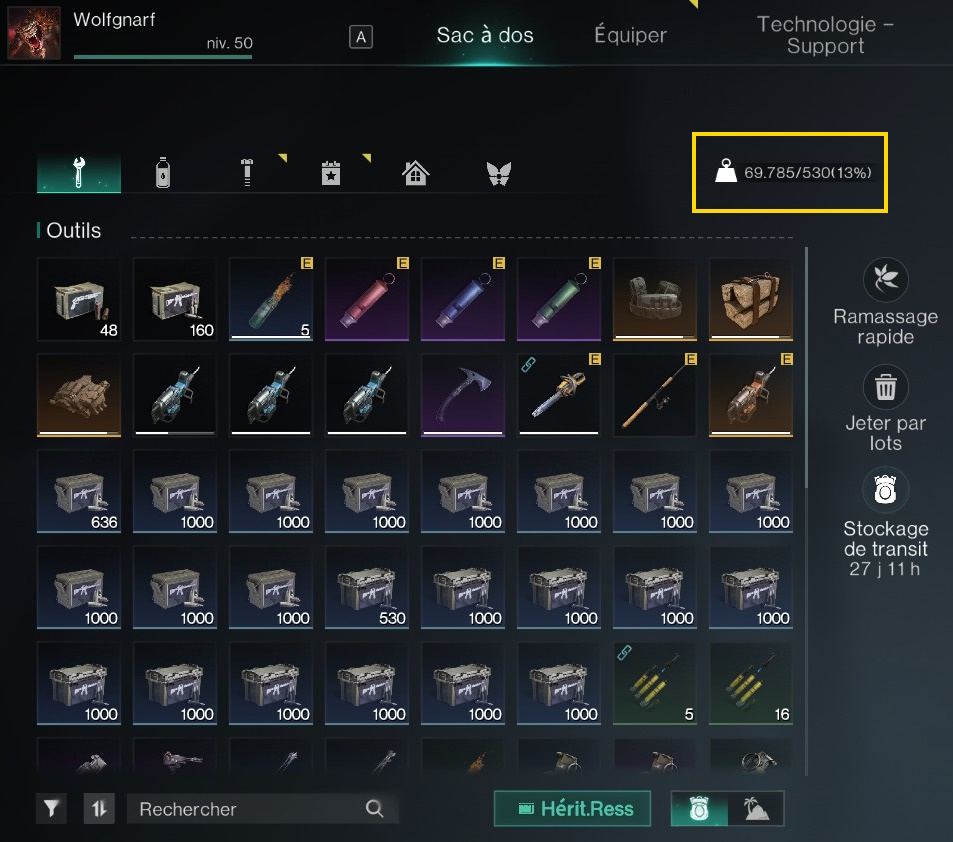Choose the ammo crate stack of 530
The image size is (953, 842).
coord(366,585)
